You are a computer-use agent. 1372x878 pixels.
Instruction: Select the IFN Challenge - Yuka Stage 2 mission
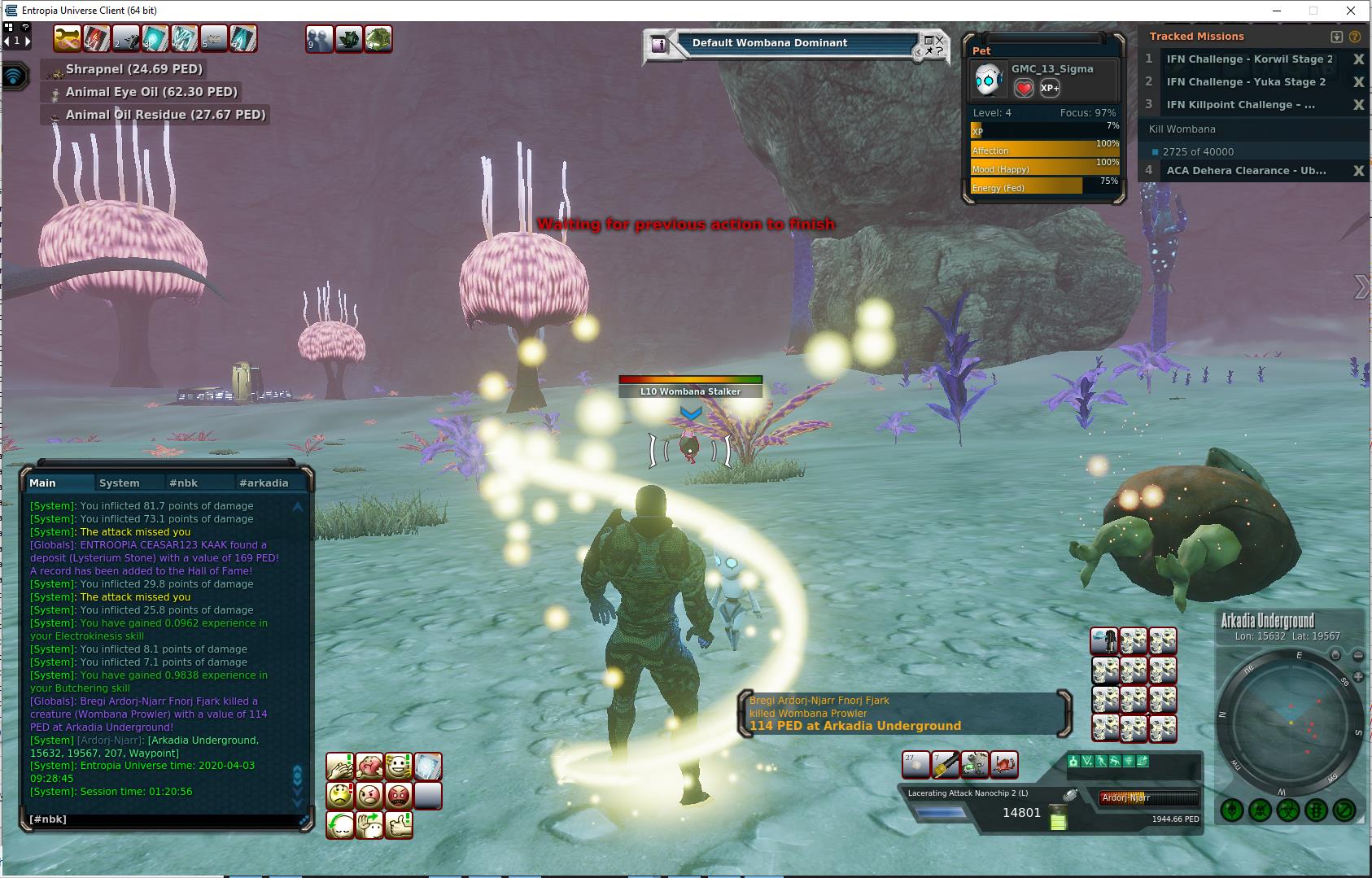click(1246, 82)
